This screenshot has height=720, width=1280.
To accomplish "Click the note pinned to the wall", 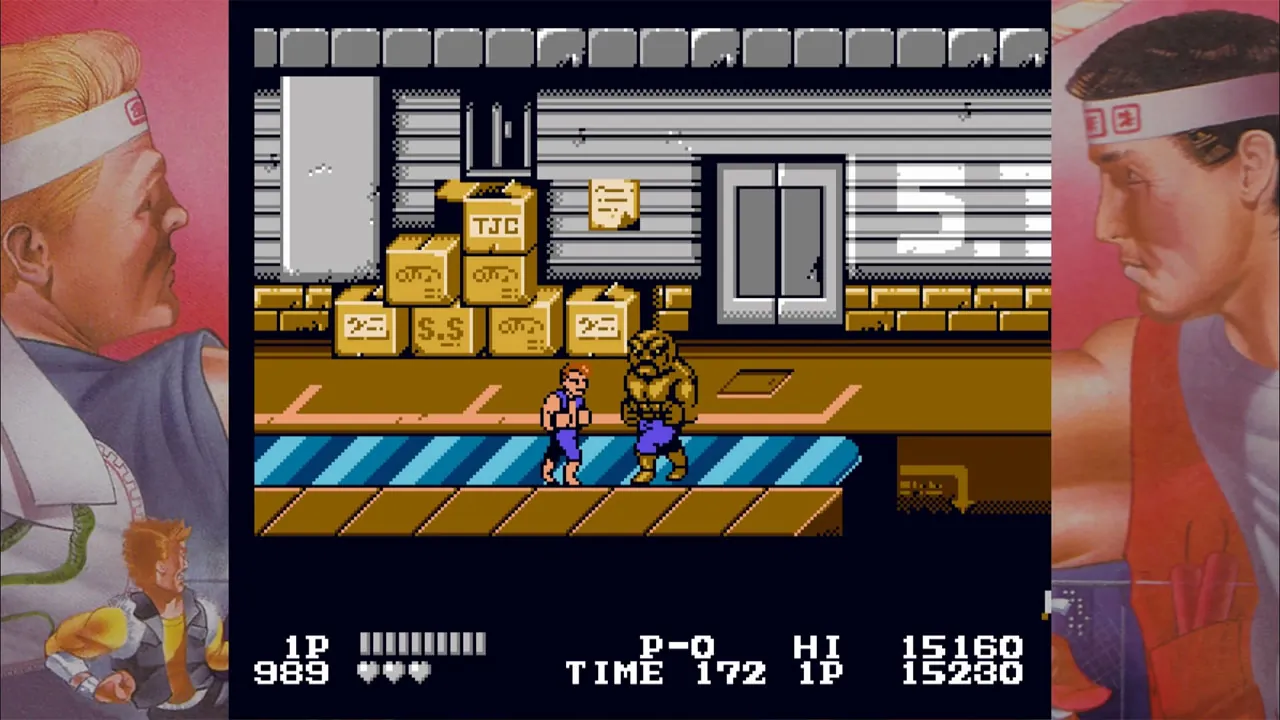I will (x=613, y=205).
